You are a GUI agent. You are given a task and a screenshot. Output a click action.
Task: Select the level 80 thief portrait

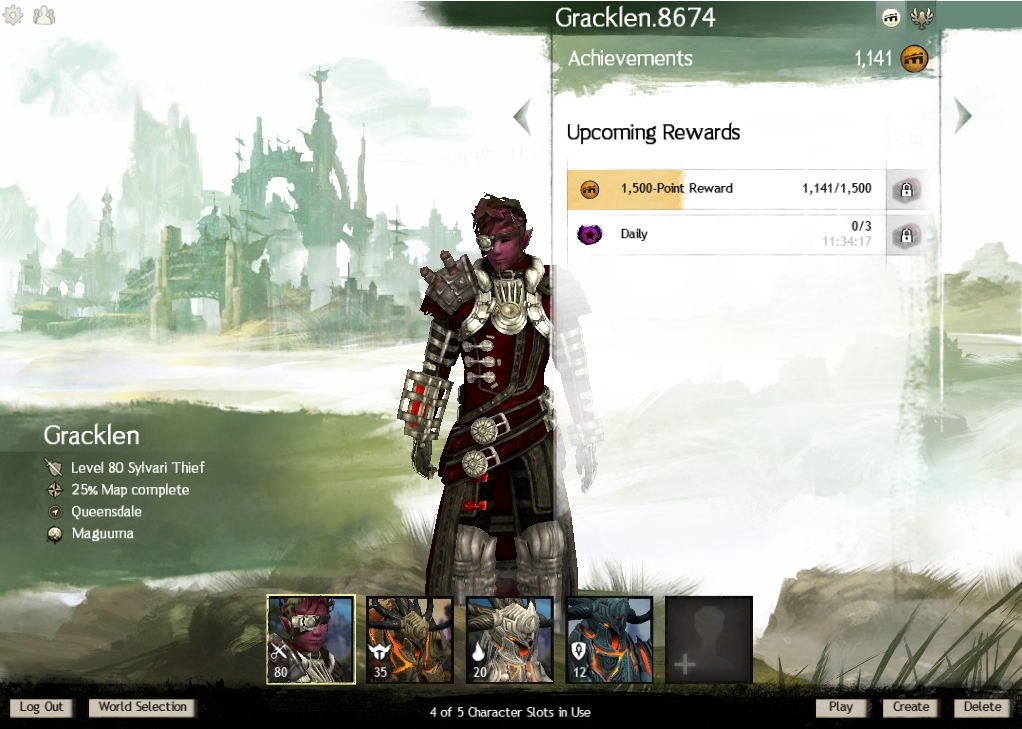coord(310,639)
